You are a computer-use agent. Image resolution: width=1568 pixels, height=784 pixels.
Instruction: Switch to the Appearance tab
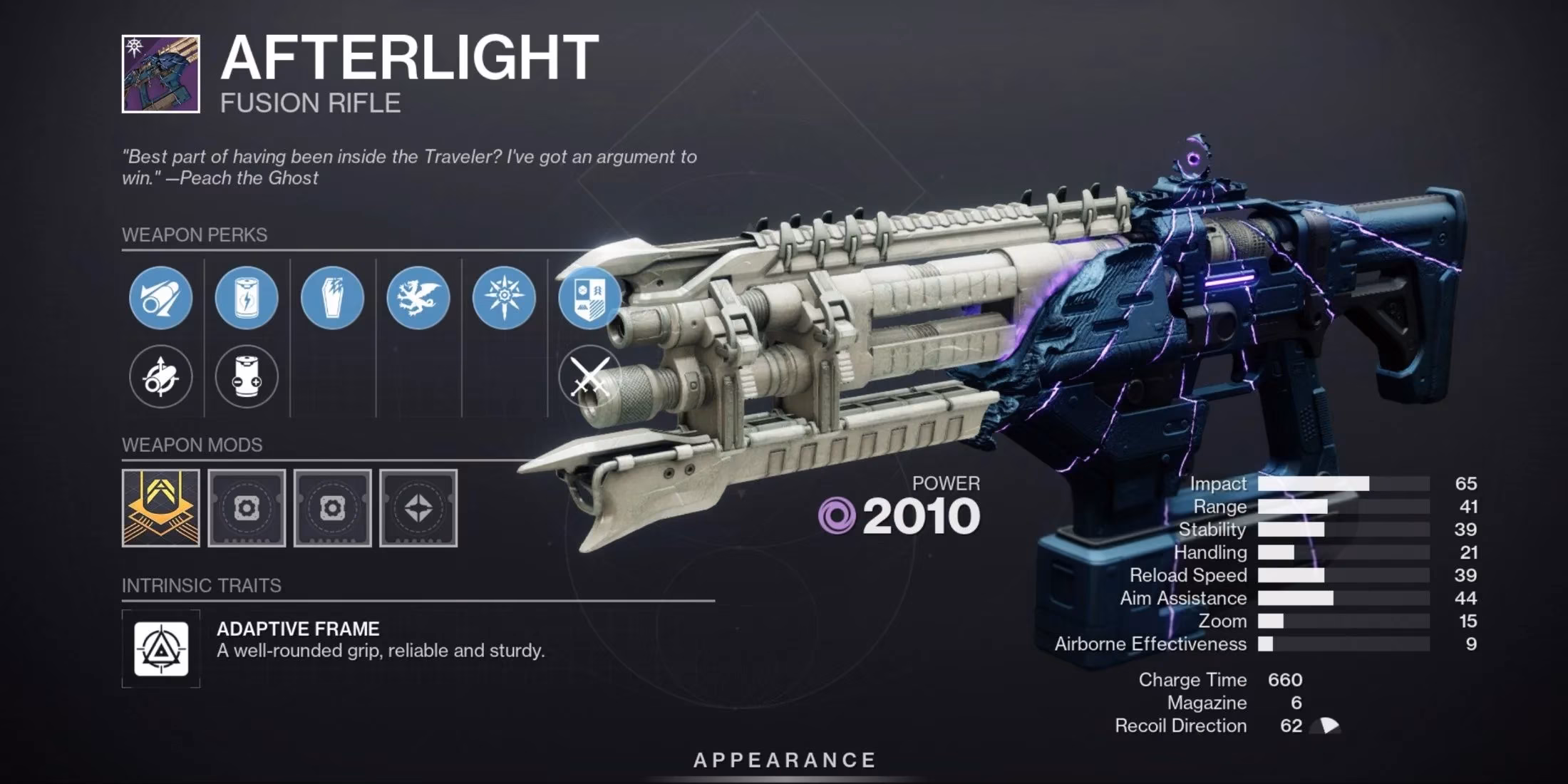click(x=784, y=759)
